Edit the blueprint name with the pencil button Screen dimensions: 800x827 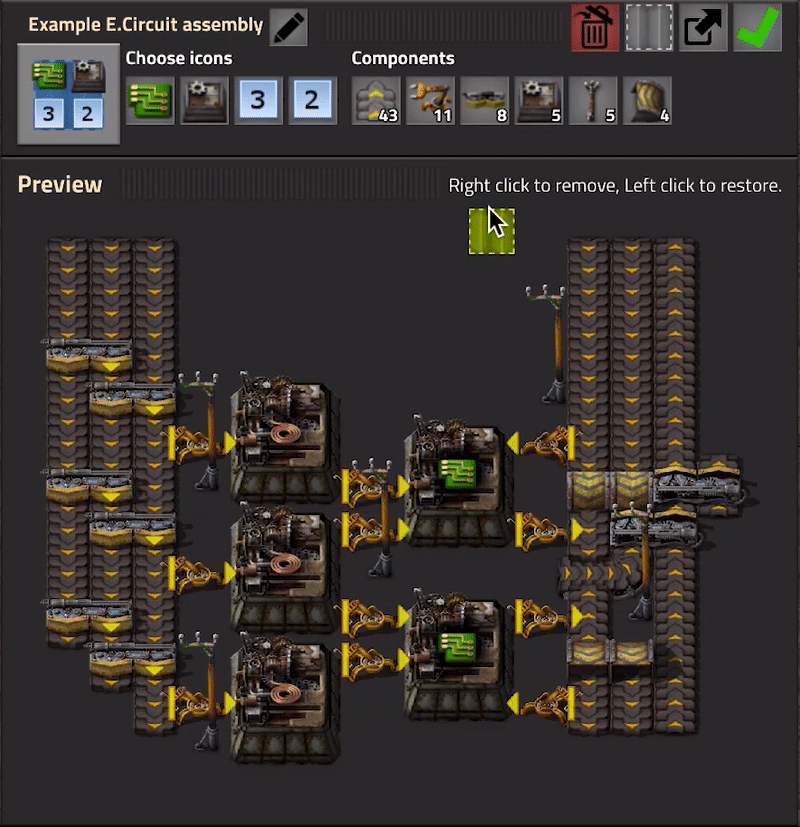[x=288, y=27]
